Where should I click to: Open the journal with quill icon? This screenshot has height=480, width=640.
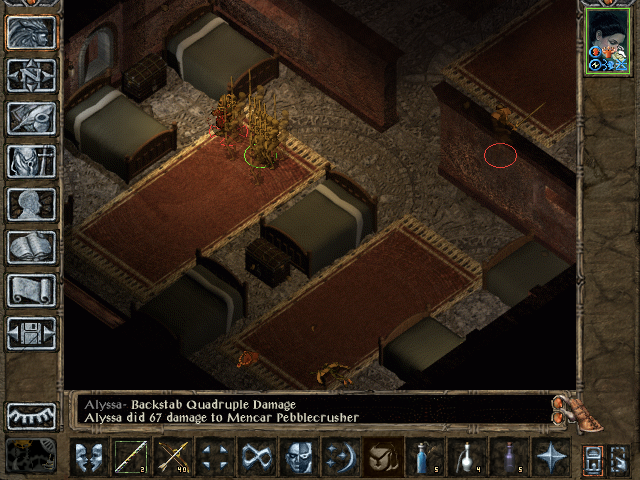tap(32, 118)
